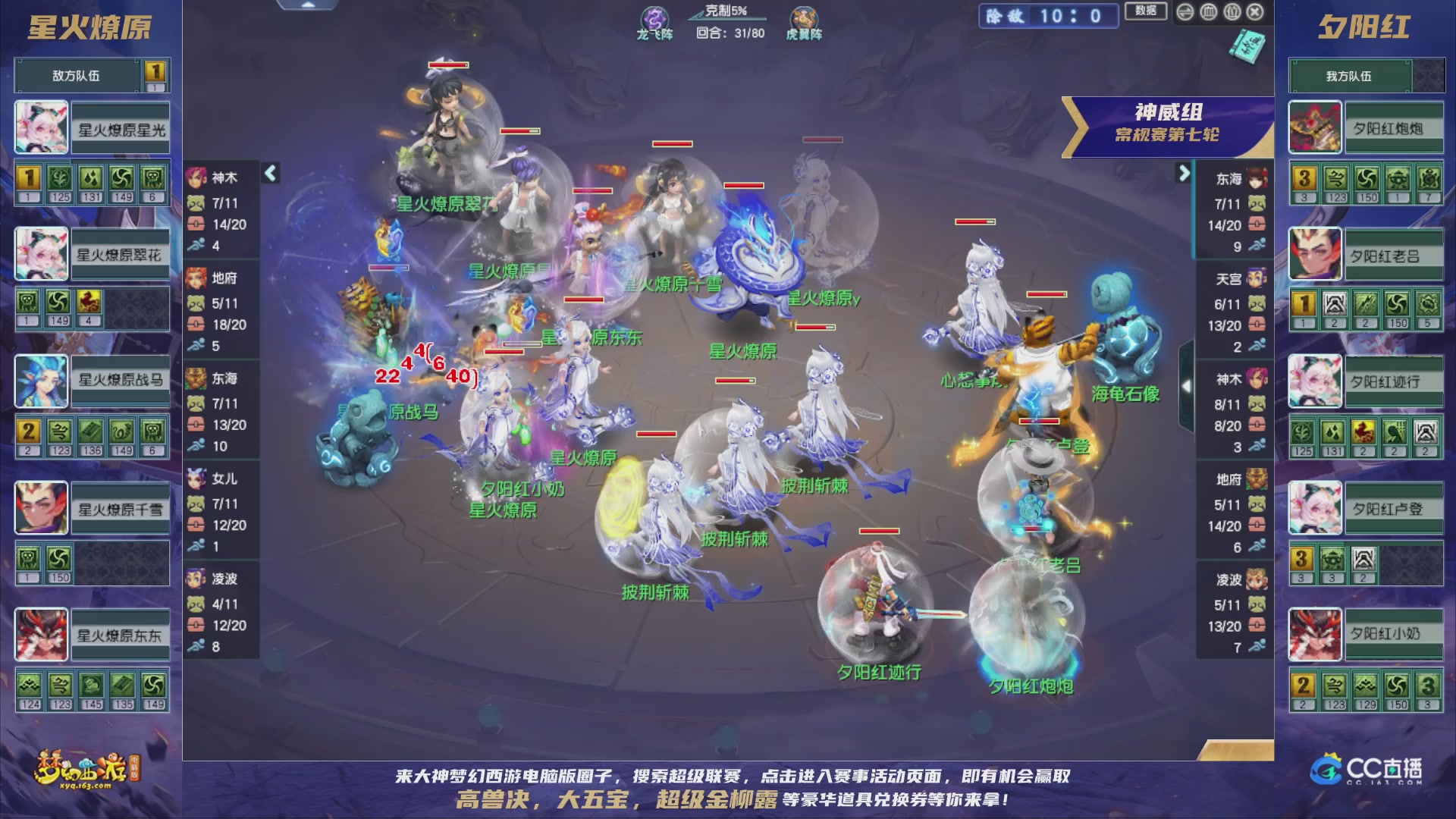Click the swap-view circular icon near 数据
Screen dimensions: 1456x819
point(1184,11)
